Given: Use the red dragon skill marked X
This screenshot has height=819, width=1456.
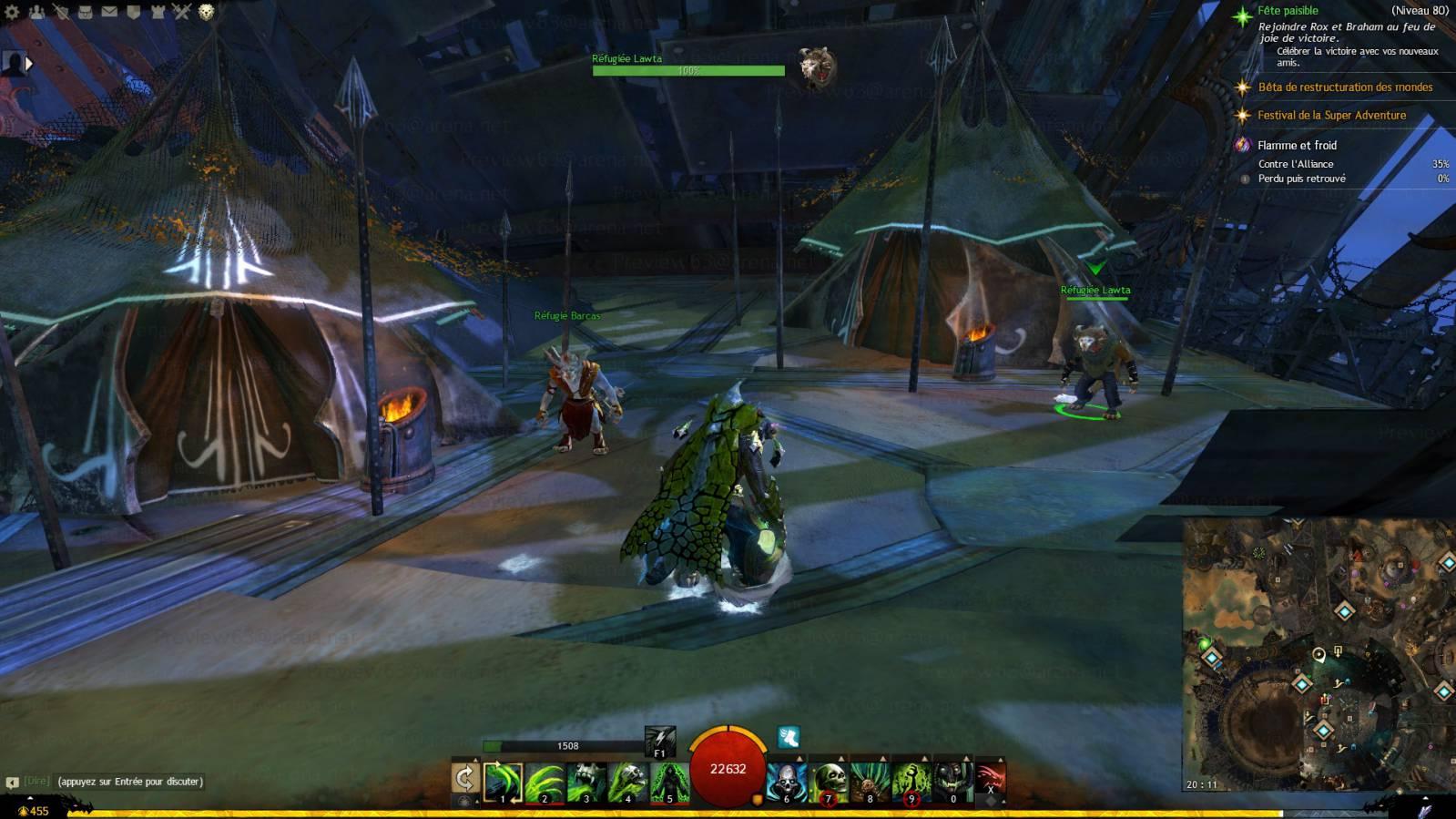Looking at the screenshot, I should (991, 782).
